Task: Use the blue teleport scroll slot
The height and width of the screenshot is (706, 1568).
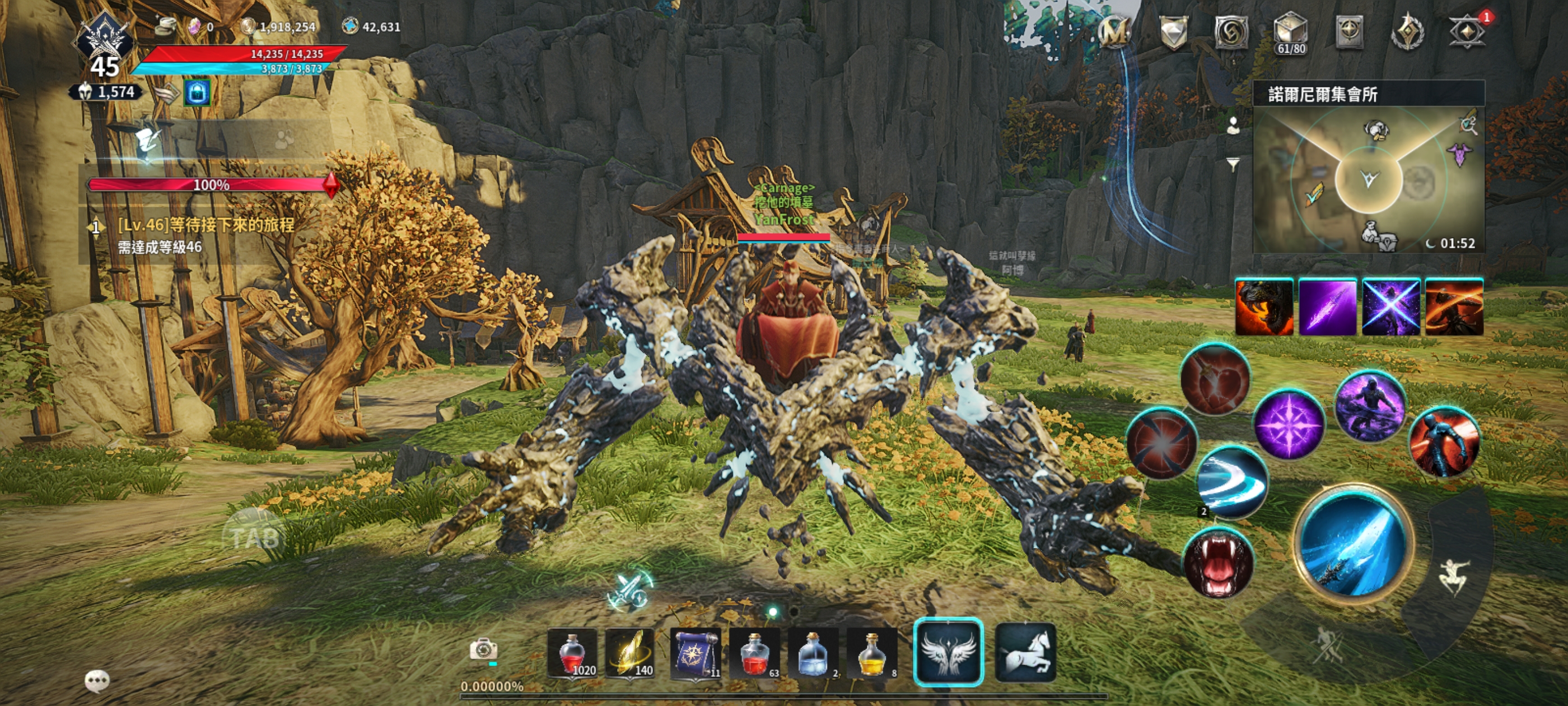Action: pos(695,654)
